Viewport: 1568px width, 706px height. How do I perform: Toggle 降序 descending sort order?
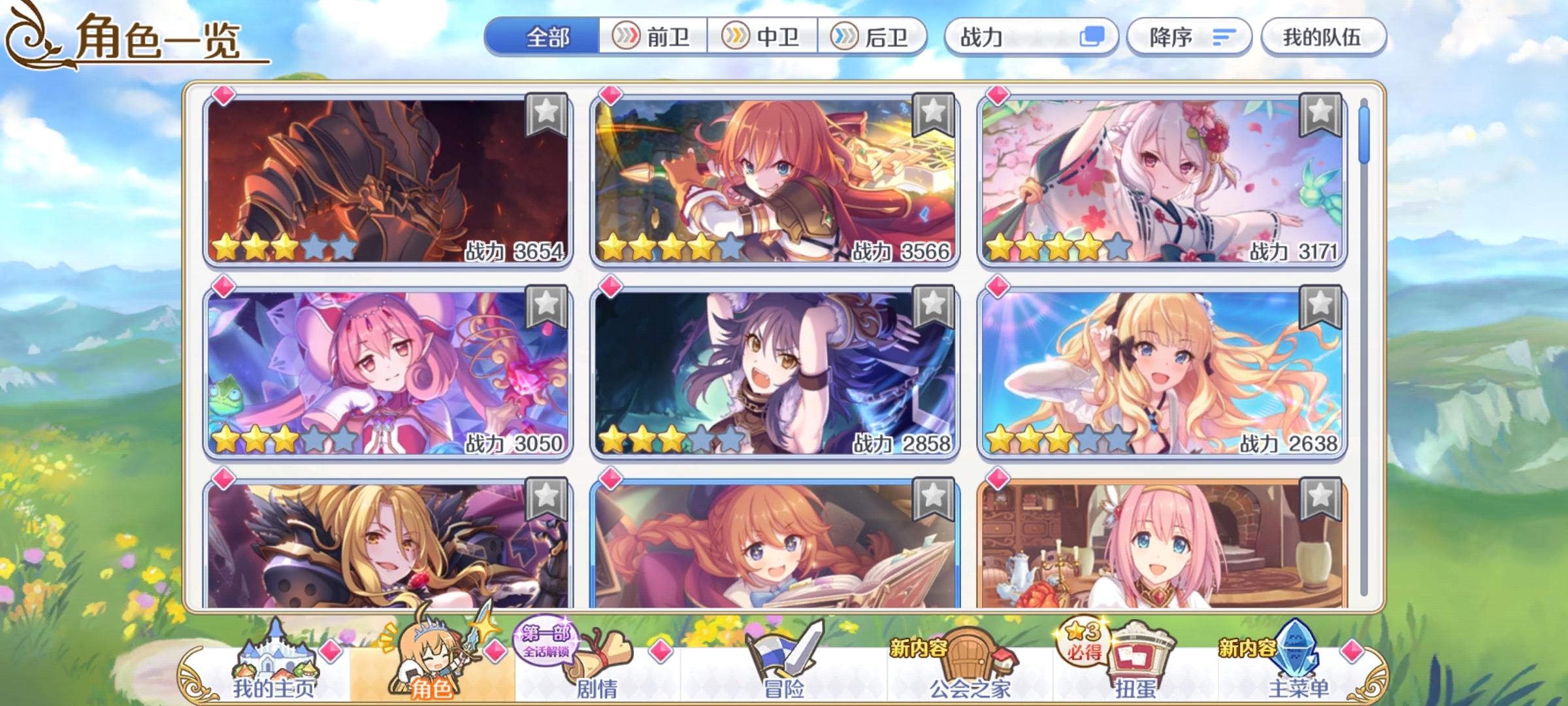tap(1190, 38)
